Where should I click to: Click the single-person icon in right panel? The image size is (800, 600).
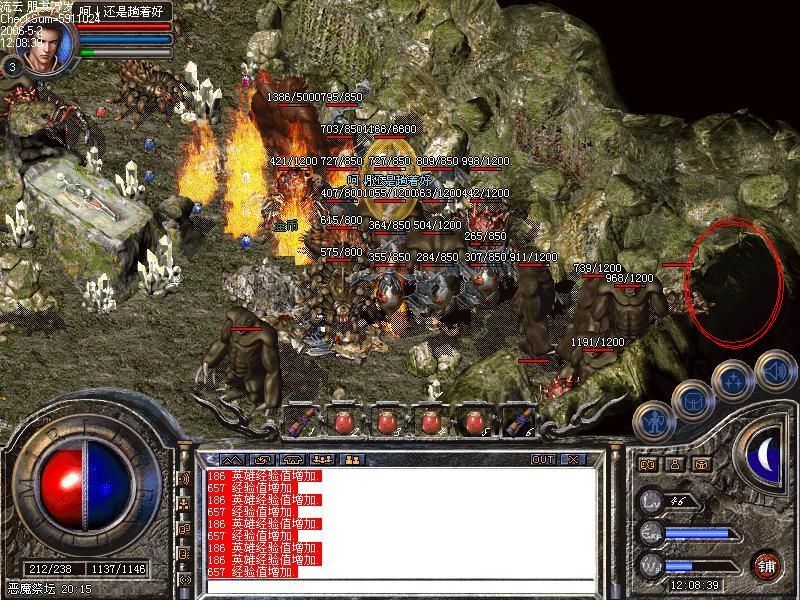click(x=675, y=464)
